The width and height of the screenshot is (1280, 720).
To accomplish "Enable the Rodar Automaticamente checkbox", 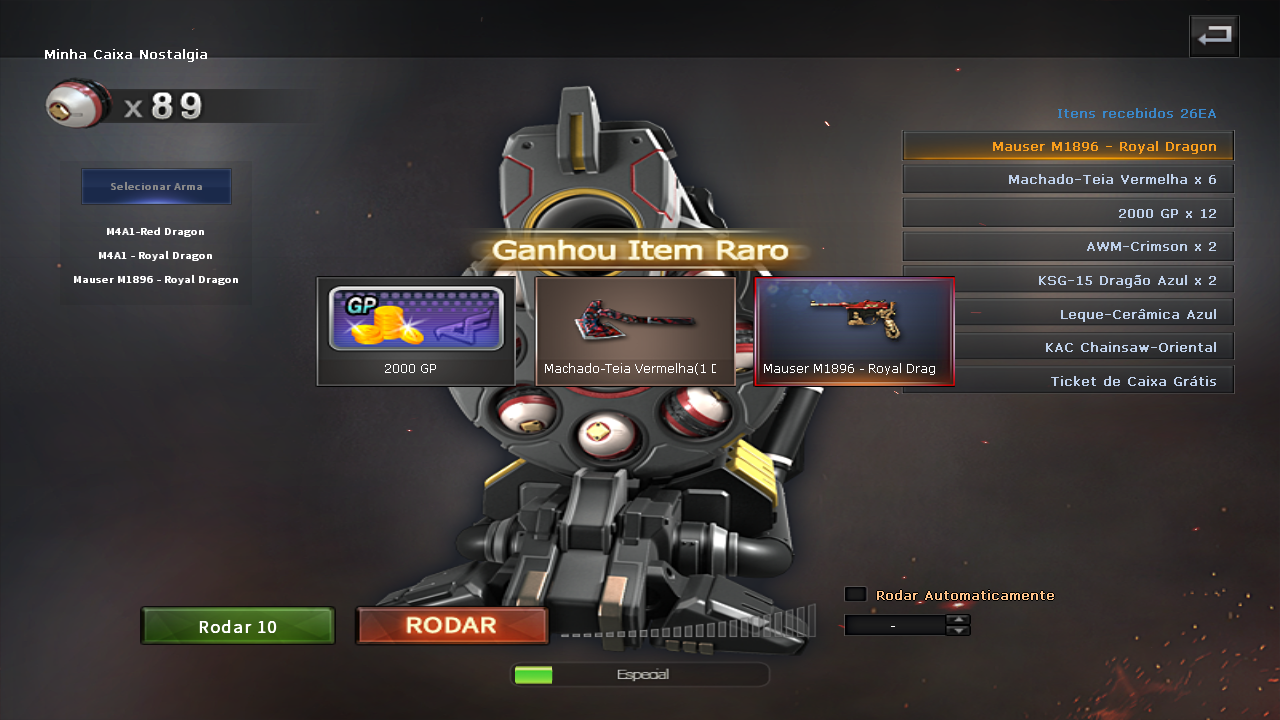I will point(855,594).
